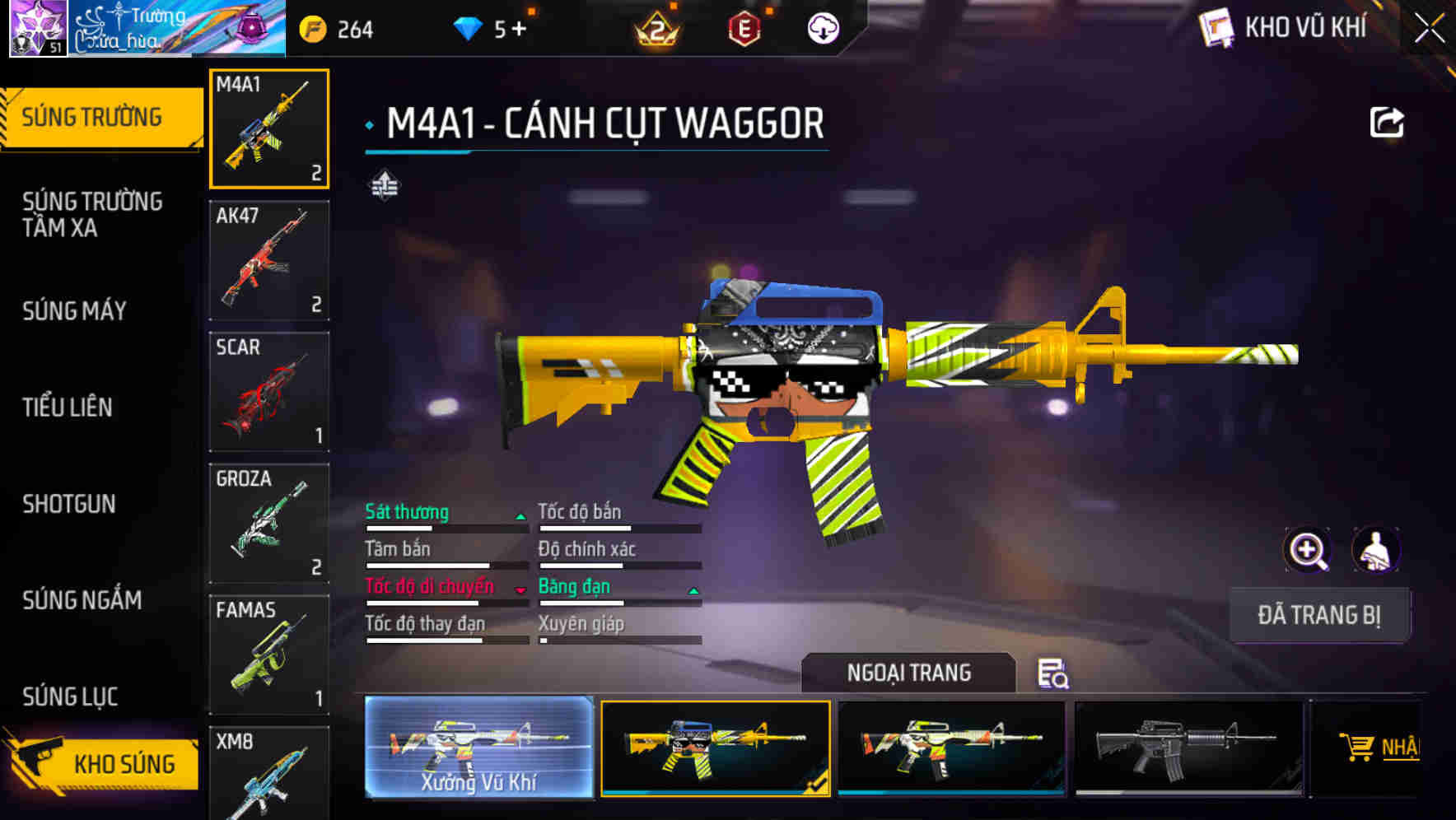The height and width of the screenshot is (820, 1456).
Task: Open the Xưởng Vũ Khí workshop tile
Action: [478, 747]
